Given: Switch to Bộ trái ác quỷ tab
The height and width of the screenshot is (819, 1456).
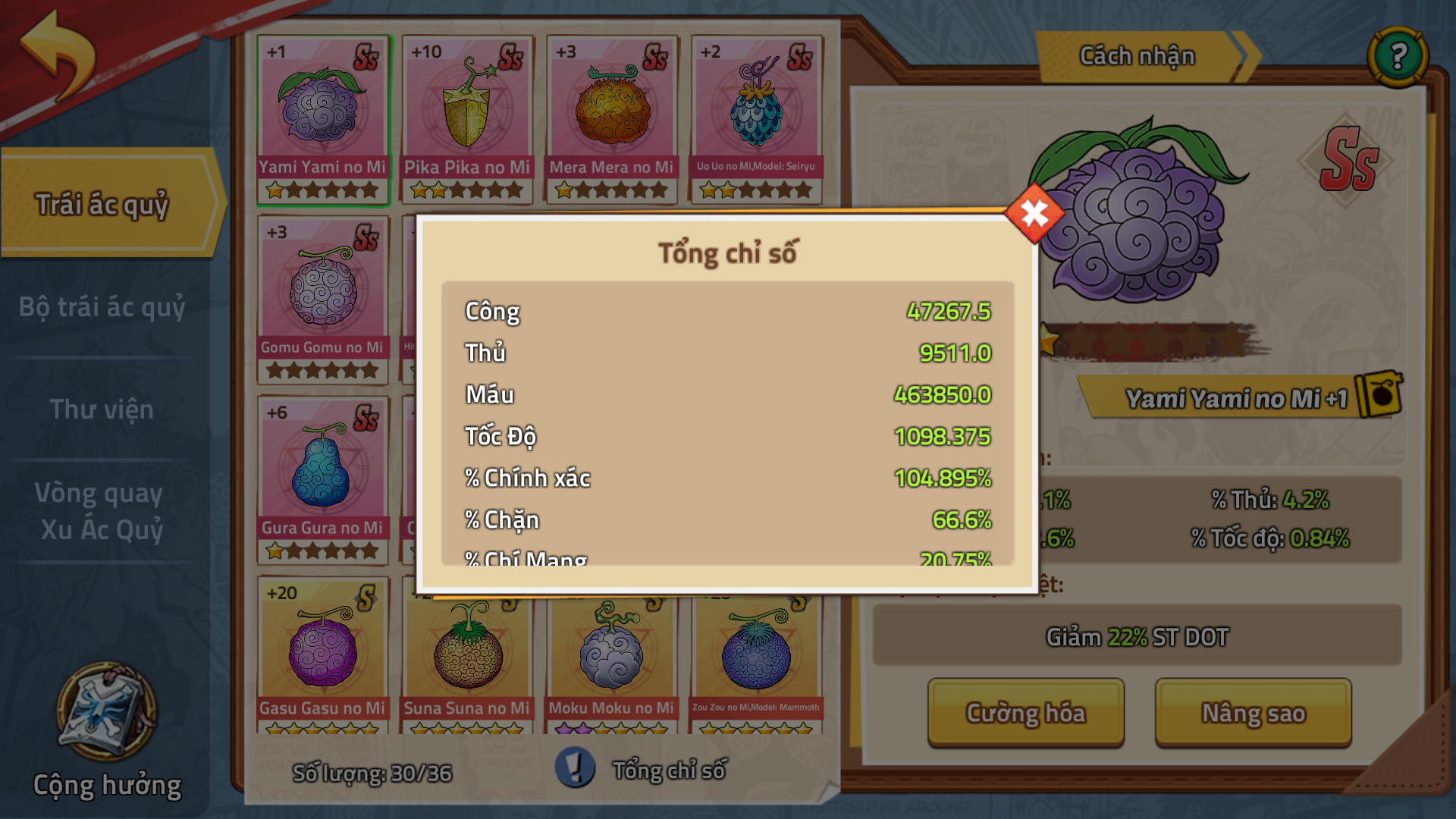Looking at the screenshot, I should click(x=102, y=307).
